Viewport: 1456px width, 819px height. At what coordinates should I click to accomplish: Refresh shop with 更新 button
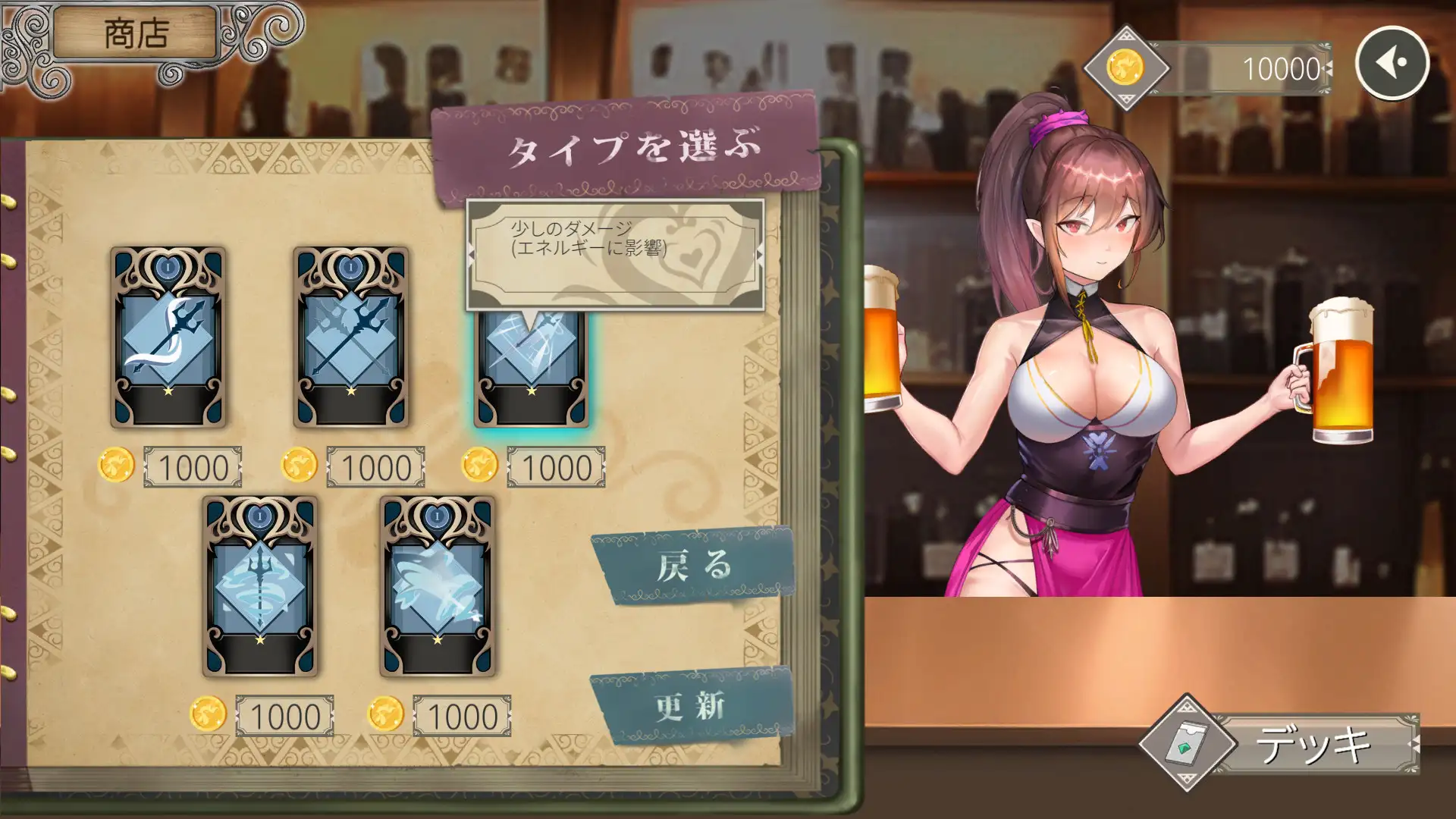(x=692, y=707)
